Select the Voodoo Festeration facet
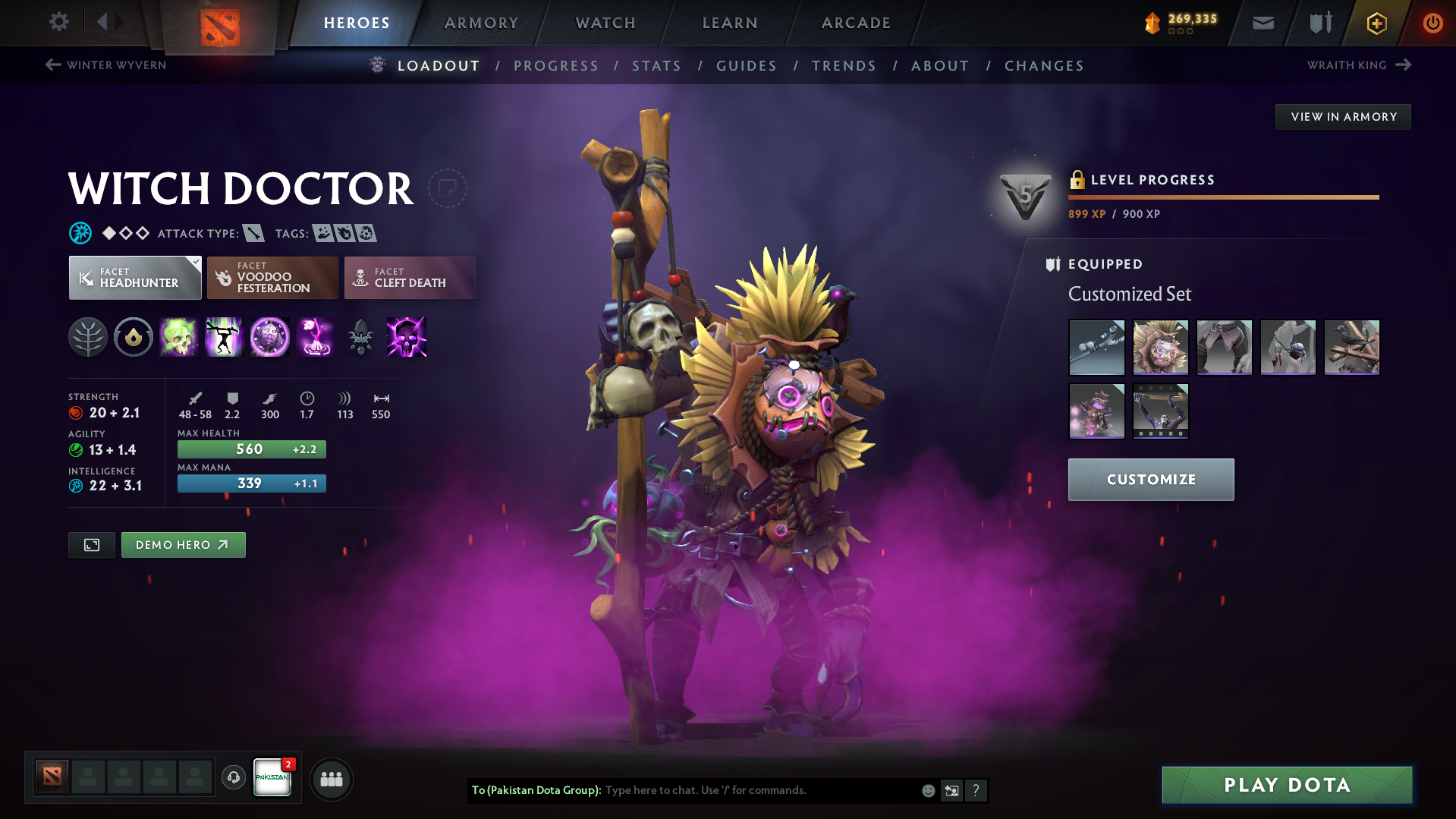 tap(272, 278)
